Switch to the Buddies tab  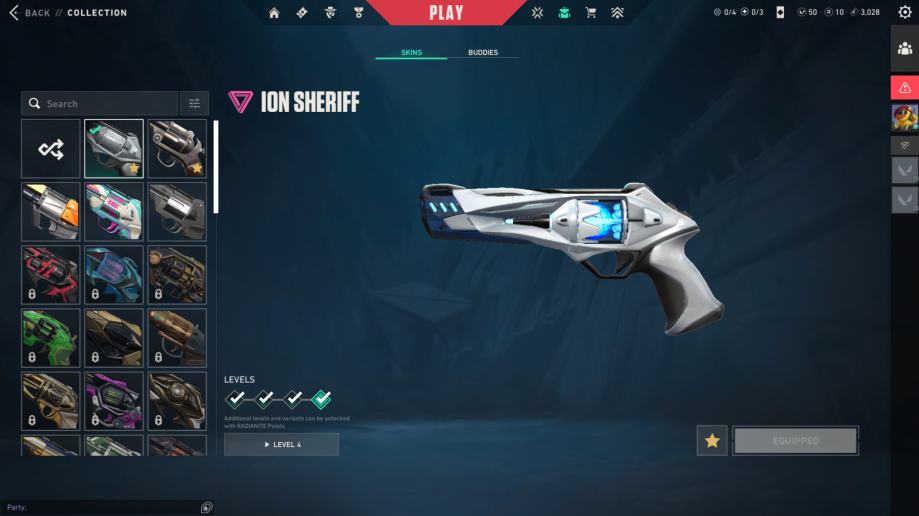483,52
